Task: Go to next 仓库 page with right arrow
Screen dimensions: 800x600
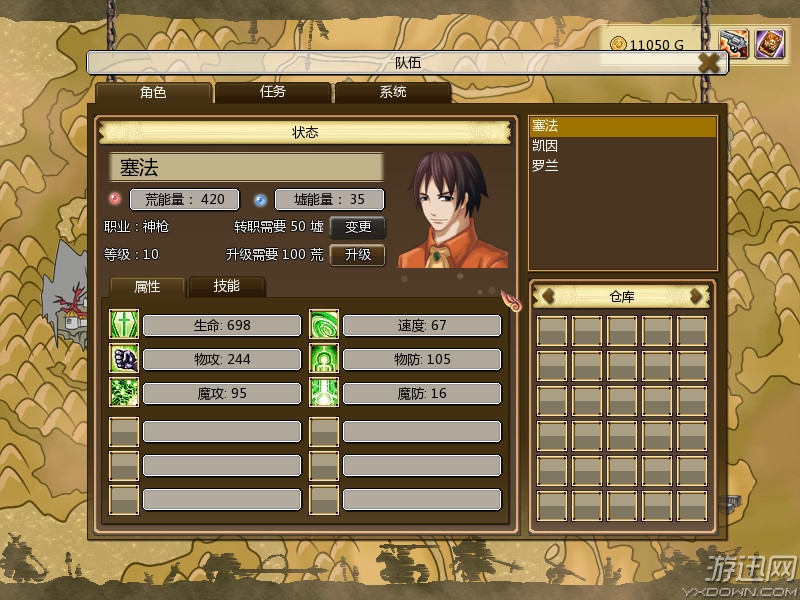Action: (697, 296)
